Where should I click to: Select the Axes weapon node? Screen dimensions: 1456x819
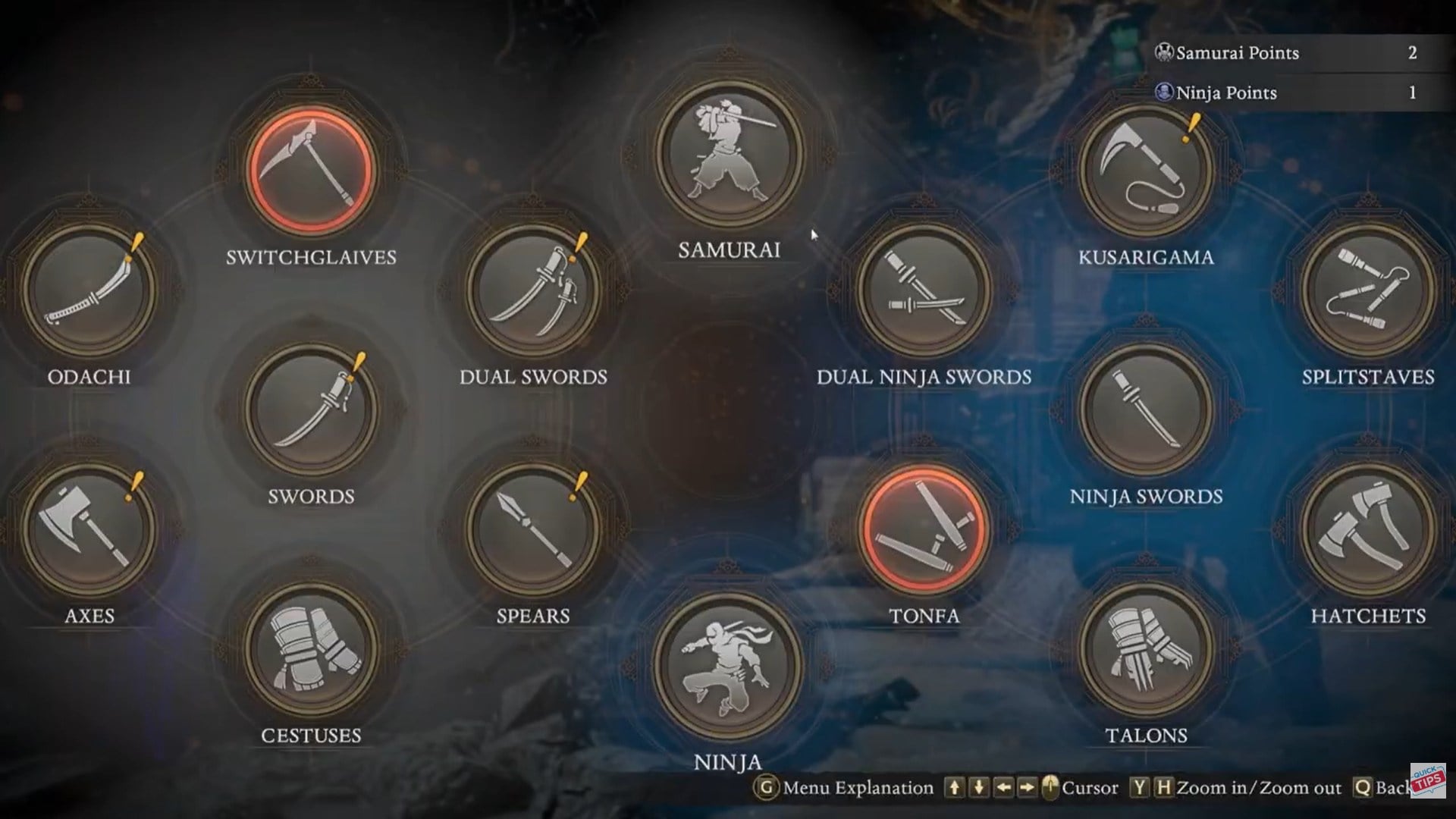coord(89,529)
